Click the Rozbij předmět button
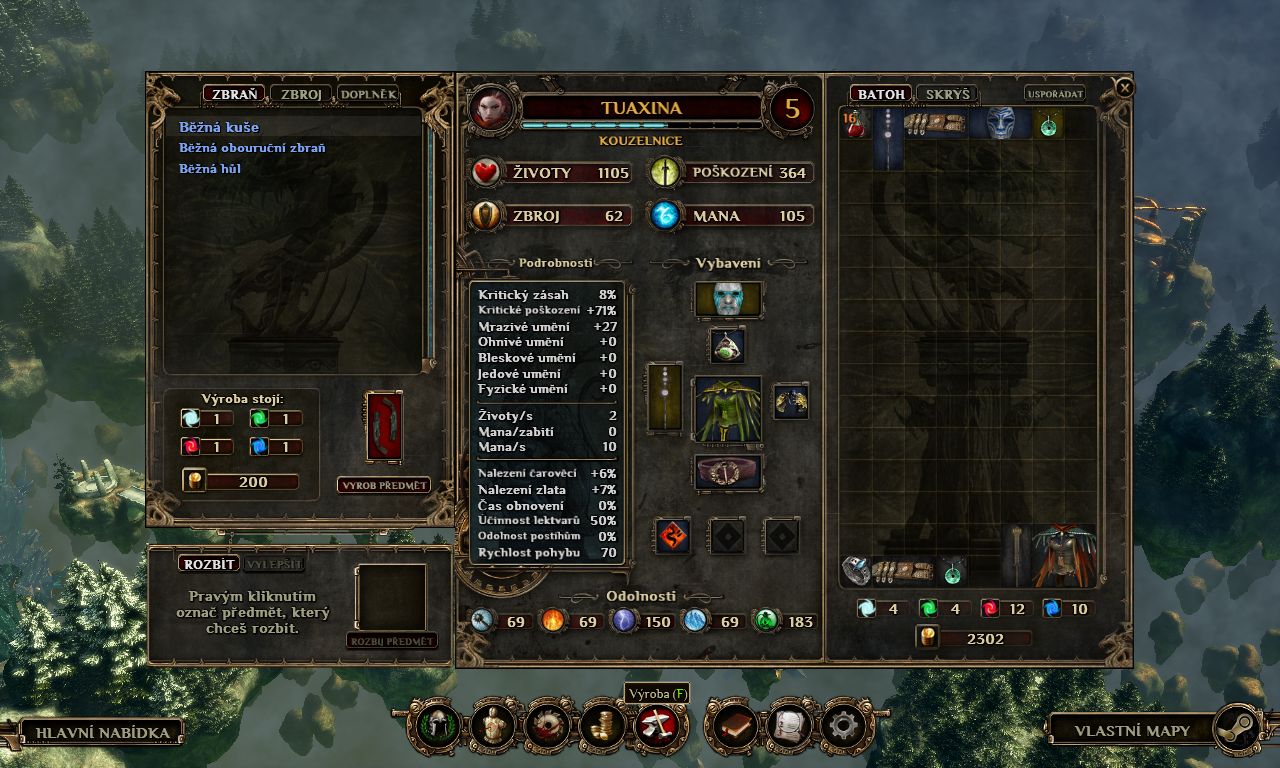The image size is (1280, 768). 392,641
